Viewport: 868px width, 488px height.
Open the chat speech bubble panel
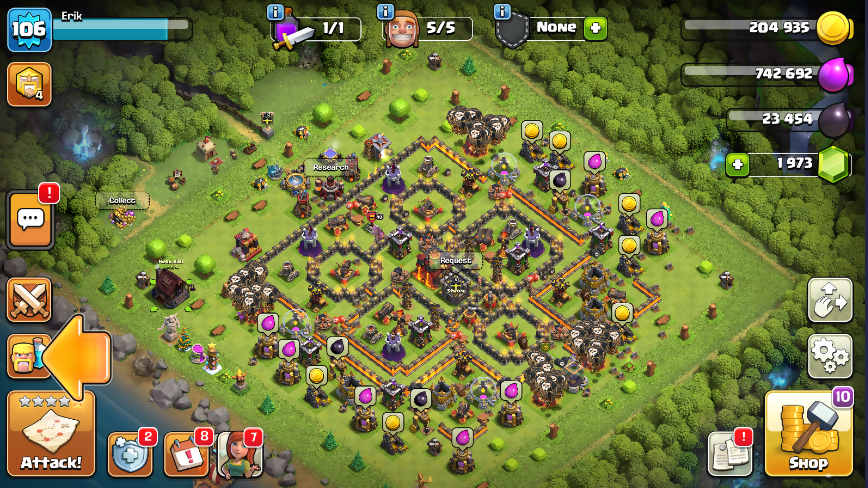(x=30, y=220)
